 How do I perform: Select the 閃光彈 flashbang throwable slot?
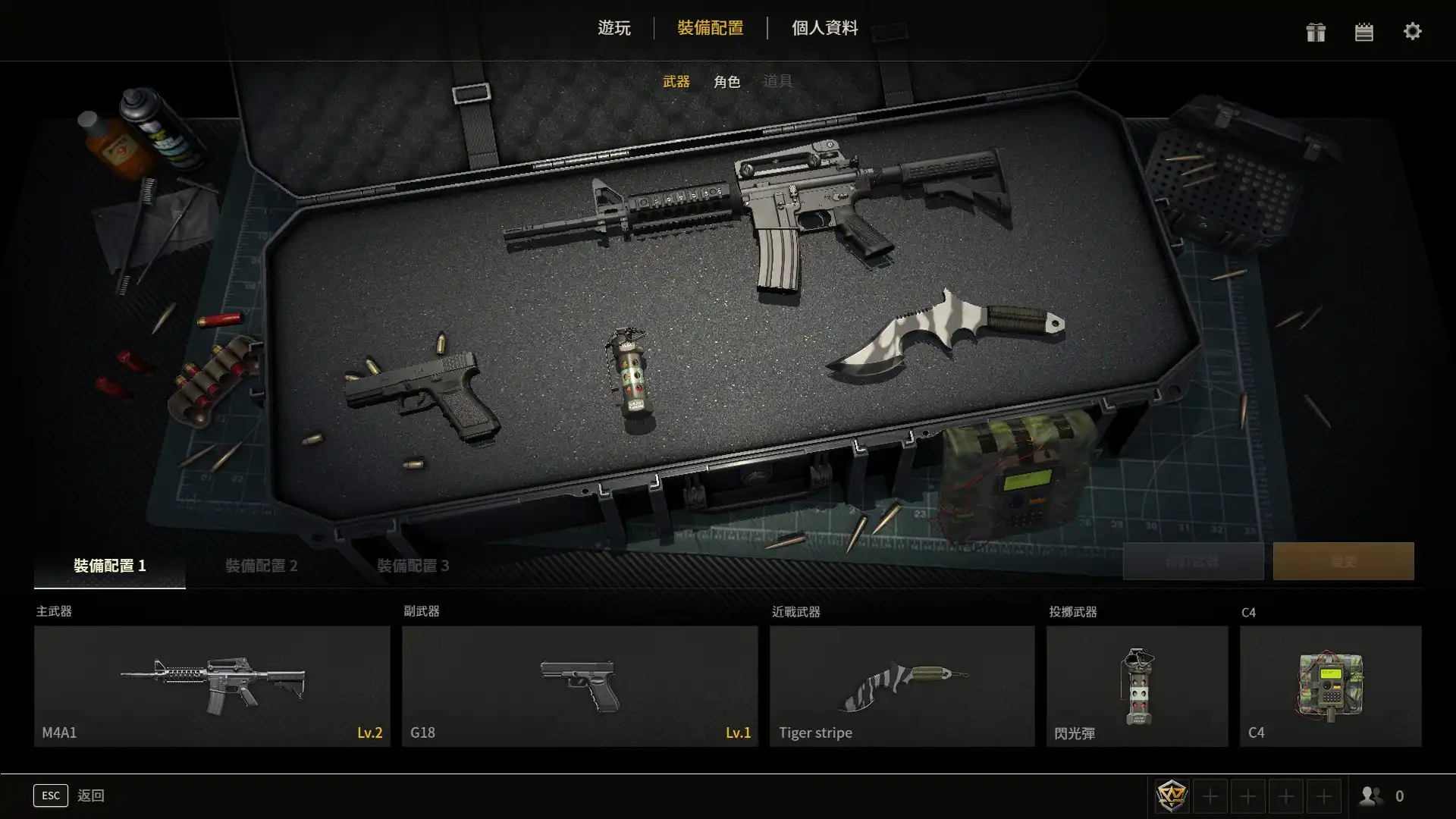pos(1137,686)
